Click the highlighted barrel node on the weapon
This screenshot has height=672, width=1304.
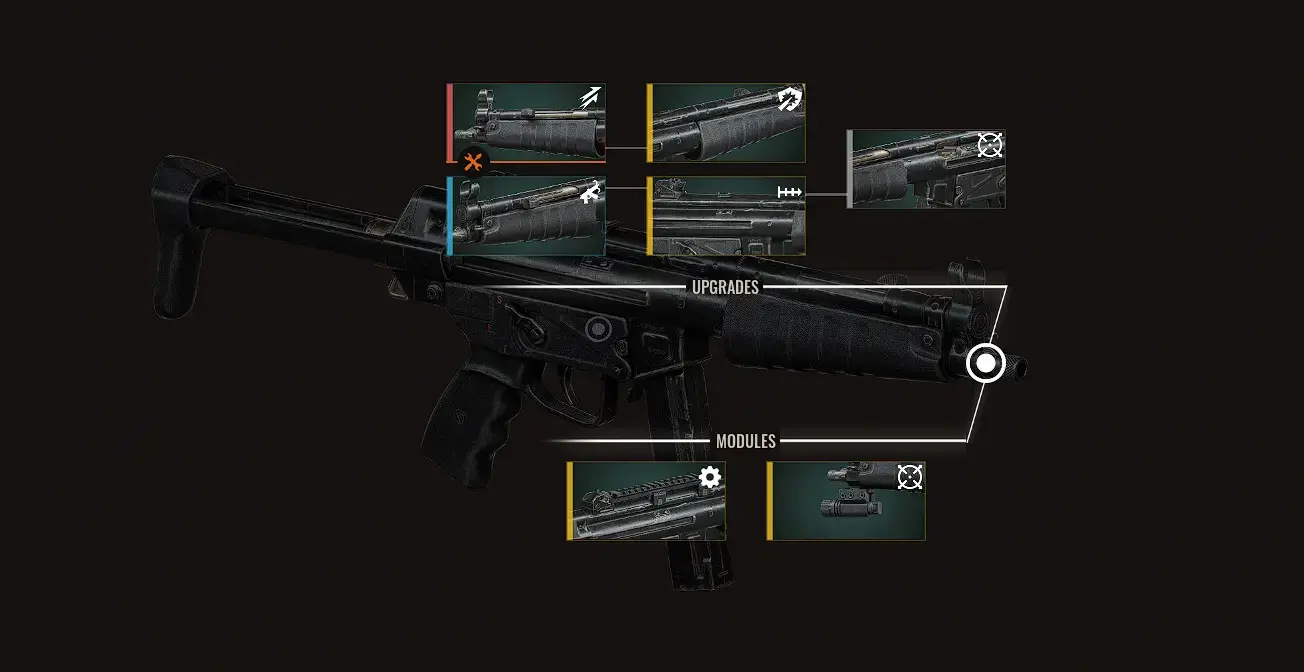pos(986,363)
